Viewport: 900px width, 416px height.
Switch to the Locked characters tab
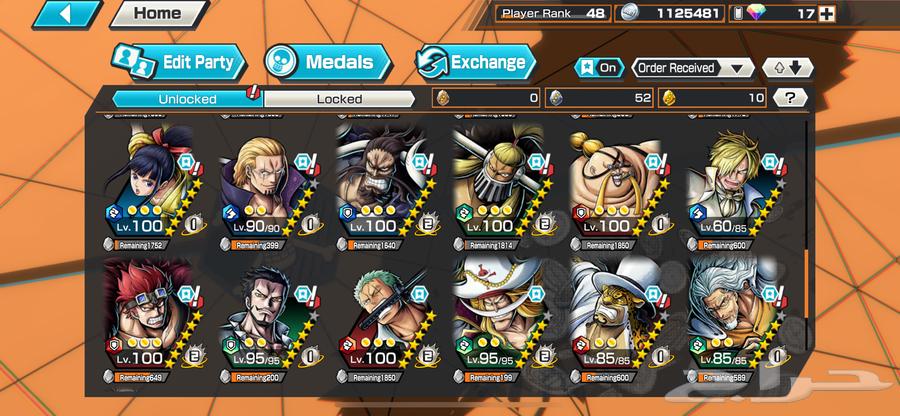coord(339,98)
